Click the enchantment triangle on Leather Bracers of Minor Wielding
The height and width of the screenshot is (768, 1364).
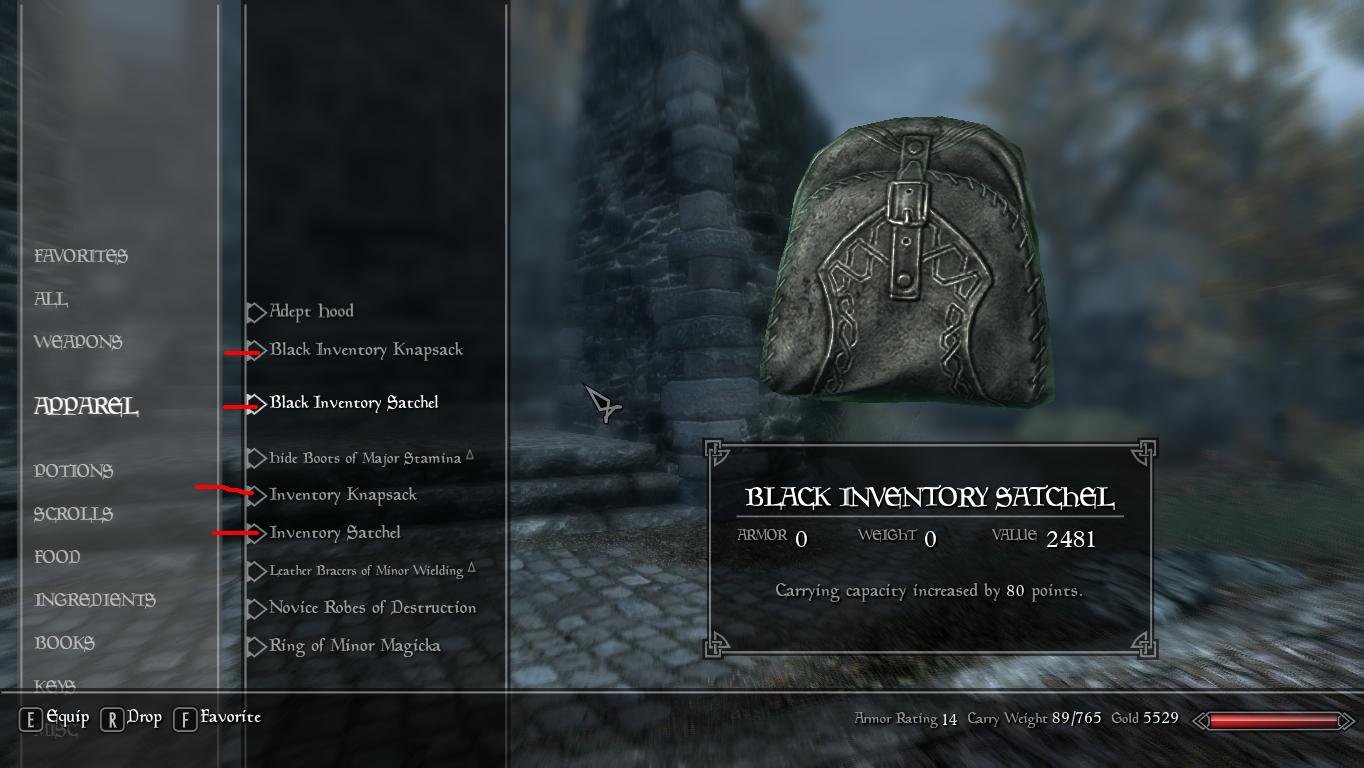474,565
